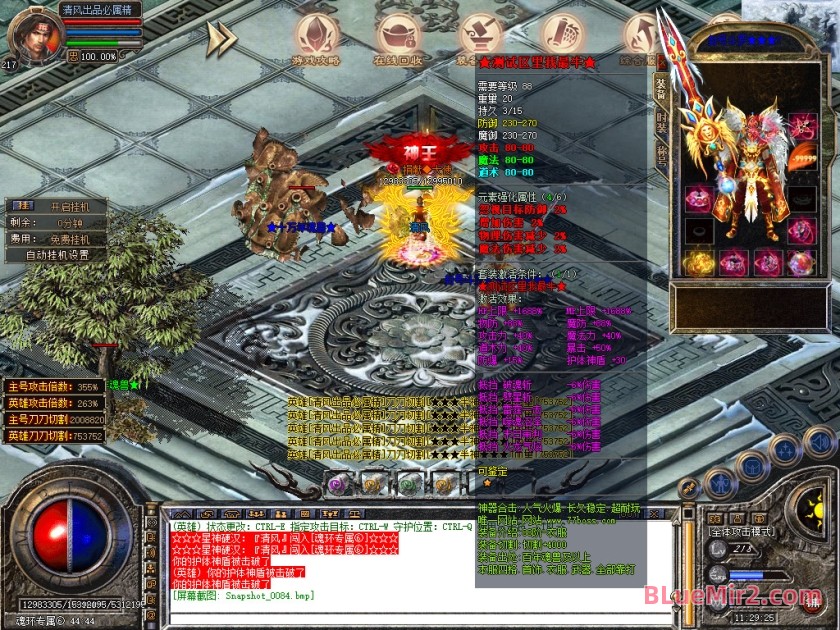Switch to the 时装 fashion tab
The height and width of the screenshot is (630, 840).
pos(661,124)
